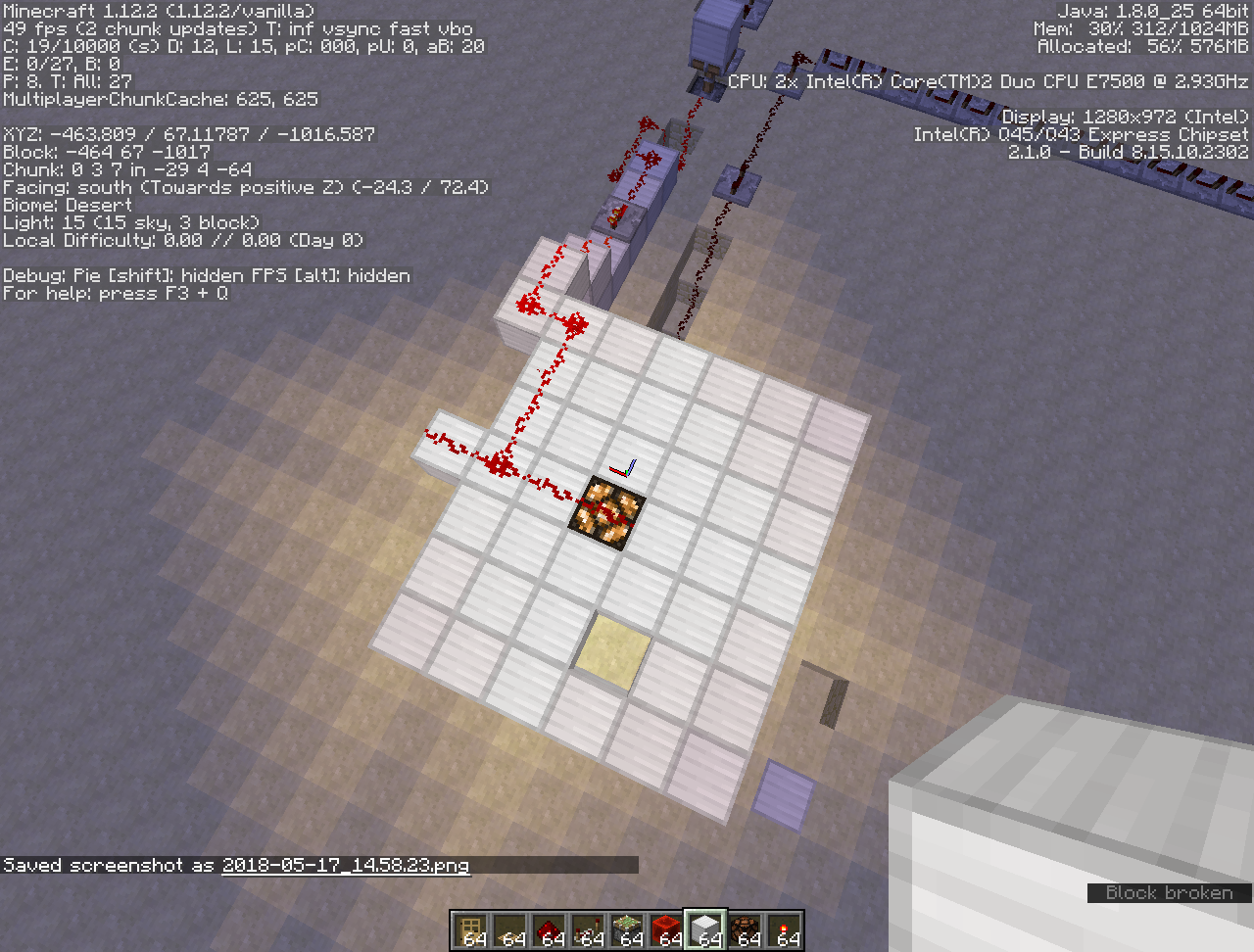This screenshot has width=1254, height=952.
Task: Select the redstone dust in the hotbar
Action: [x=550, y=930]
